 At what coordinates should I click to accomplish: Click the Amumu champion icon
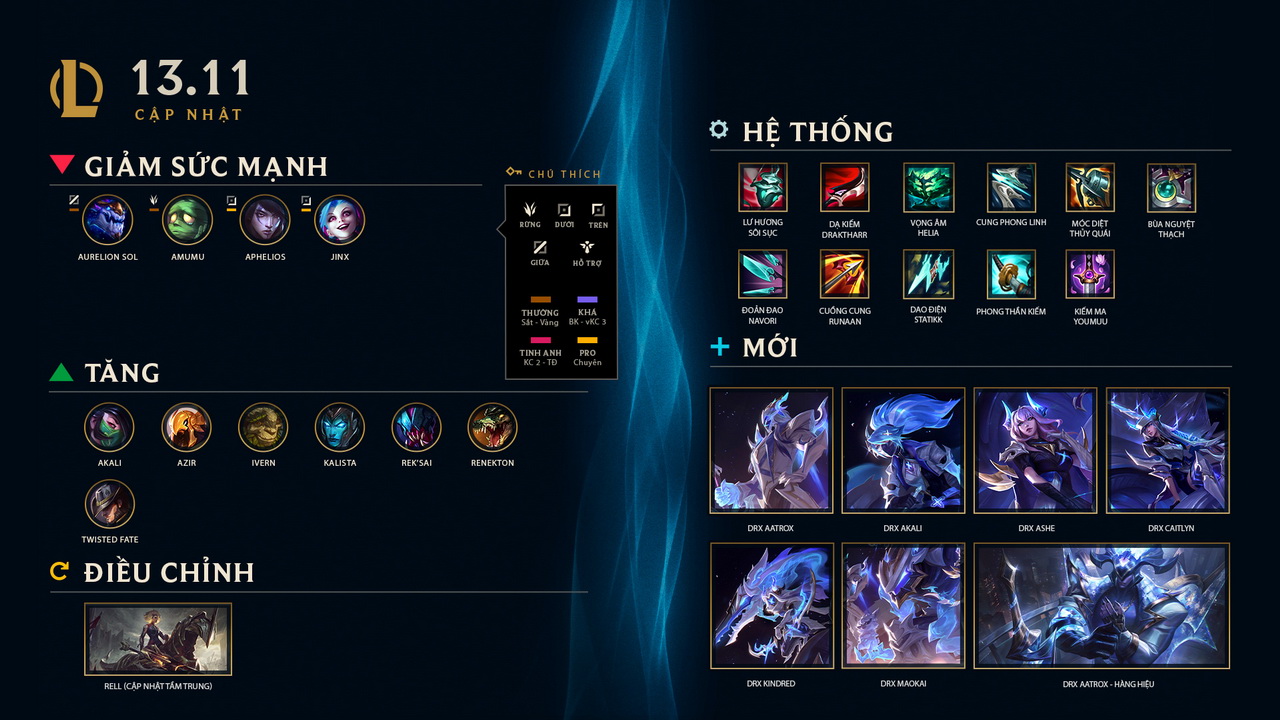pos(187,220)
